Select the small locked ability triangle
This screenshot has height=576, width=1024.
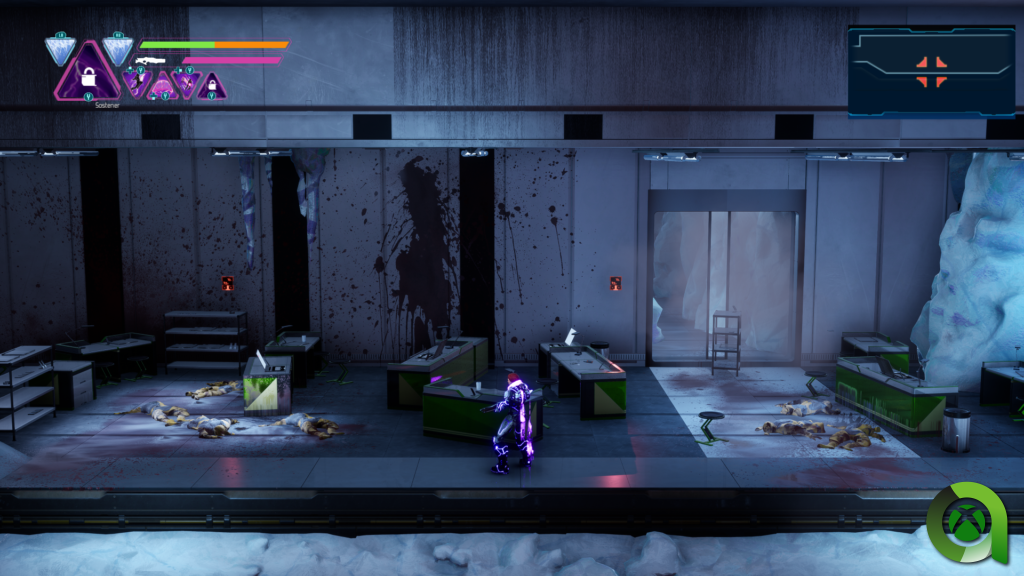click(x=210, y=88)
